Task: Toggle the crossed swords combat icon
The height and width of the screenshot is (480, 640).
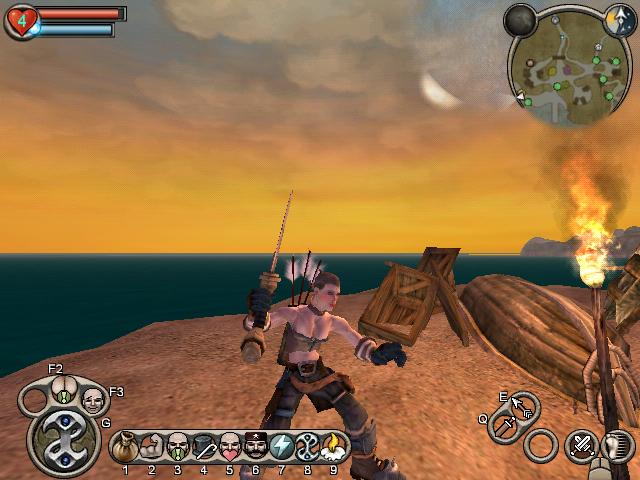Action: (x=580, y=444)
